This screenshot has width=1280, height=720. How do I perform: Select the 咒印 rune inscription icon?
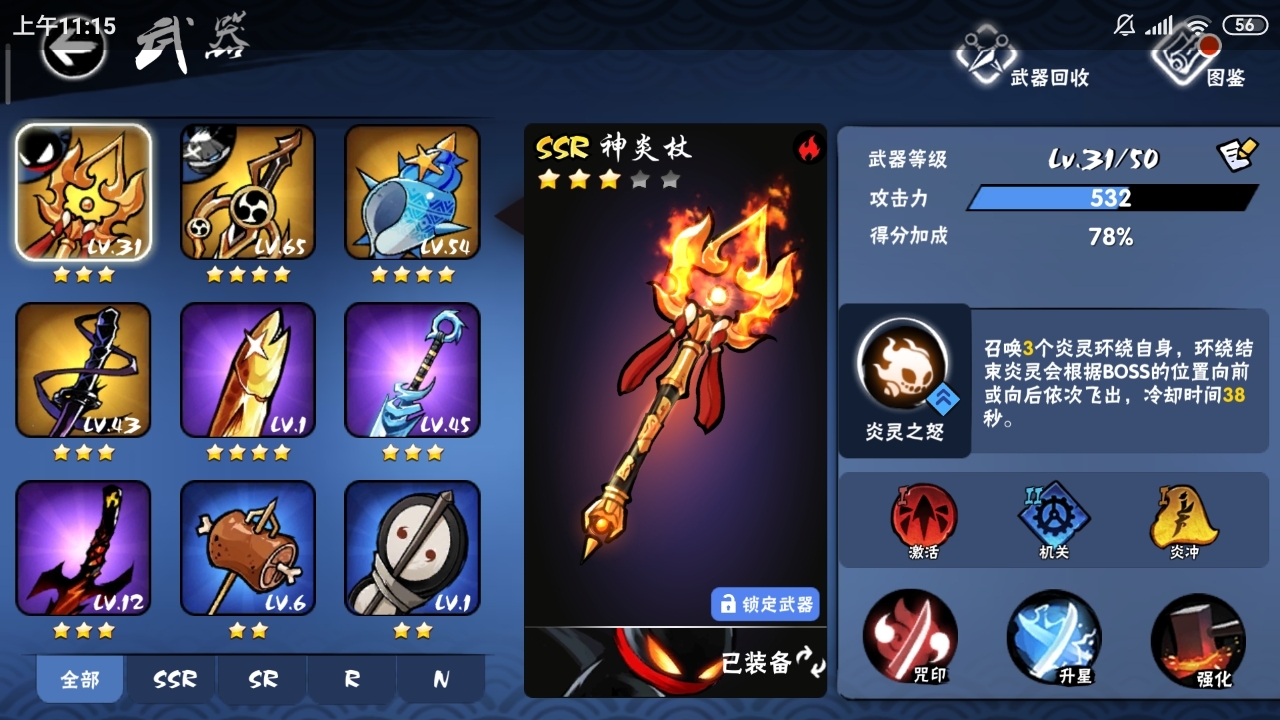(x=909, y=638)
